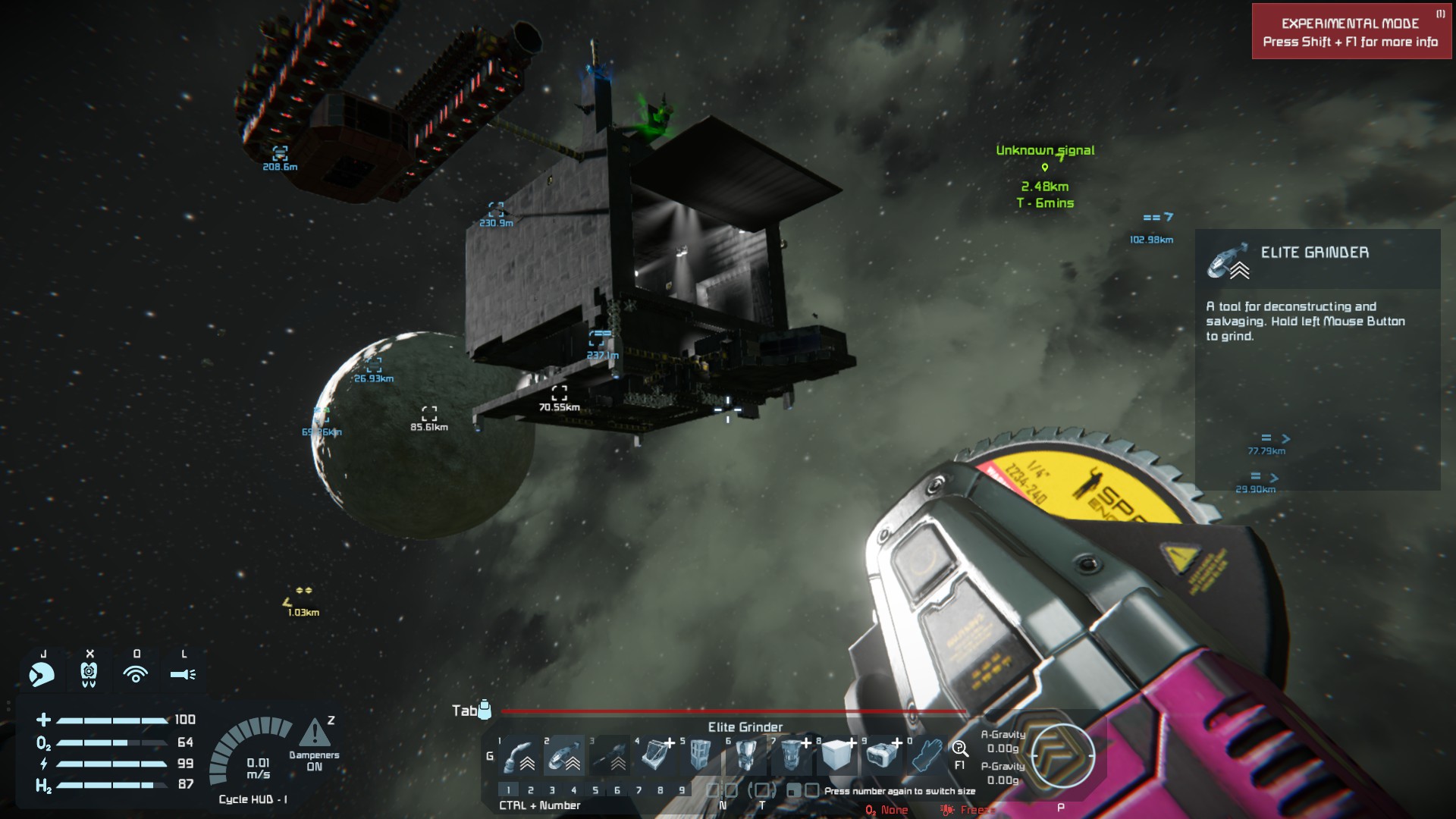Click the chevron emblem circle near gravity readout
This screenshot has height=819, width=1456.
[x=1062, y=755]
